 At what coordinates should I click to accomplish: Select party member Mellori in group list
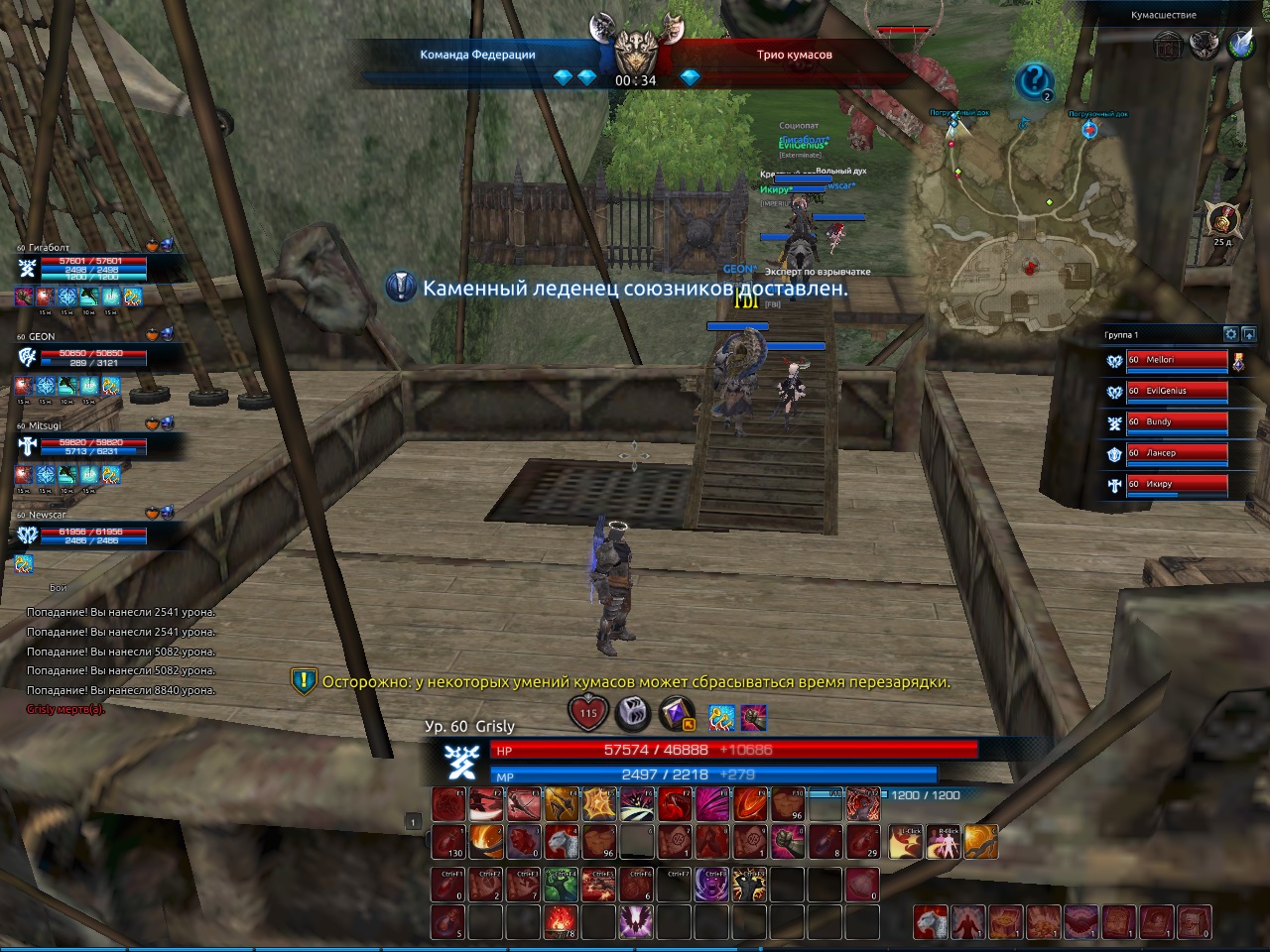[1176, 361]
